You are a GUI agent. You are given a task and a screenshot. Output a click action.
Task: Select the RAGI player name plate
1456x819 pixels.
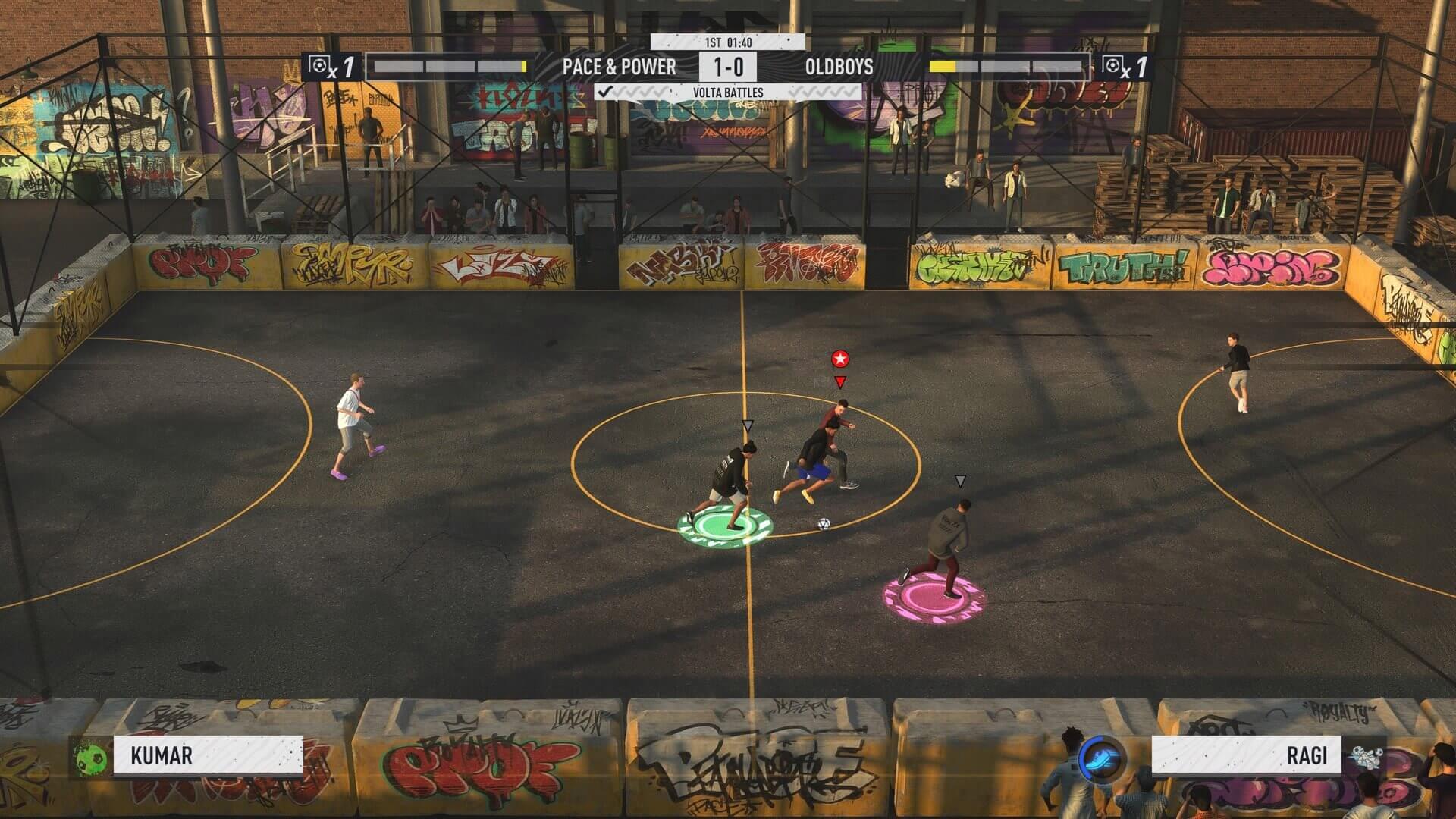(x=1246, y=755)
